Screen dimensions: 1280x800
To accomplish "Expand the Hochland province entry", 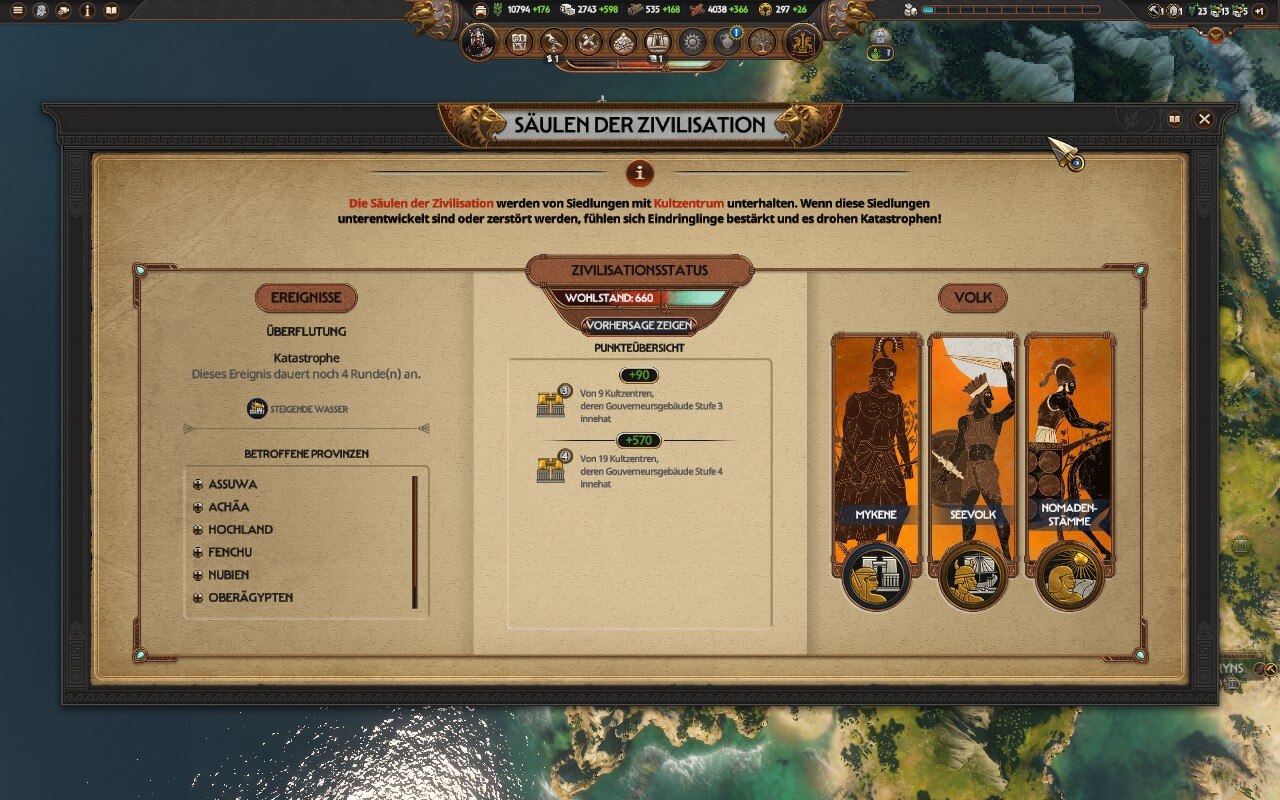I will click(x=198, y=530).
